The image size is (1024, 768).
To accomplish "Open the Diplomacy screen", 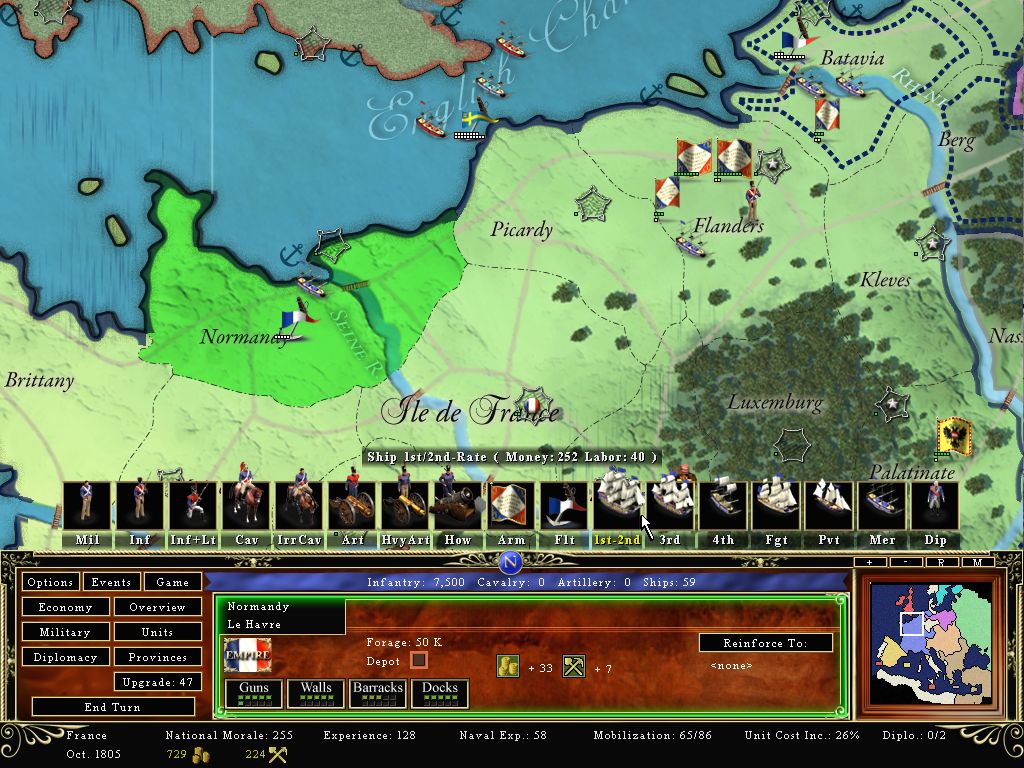I will (65, 657).
